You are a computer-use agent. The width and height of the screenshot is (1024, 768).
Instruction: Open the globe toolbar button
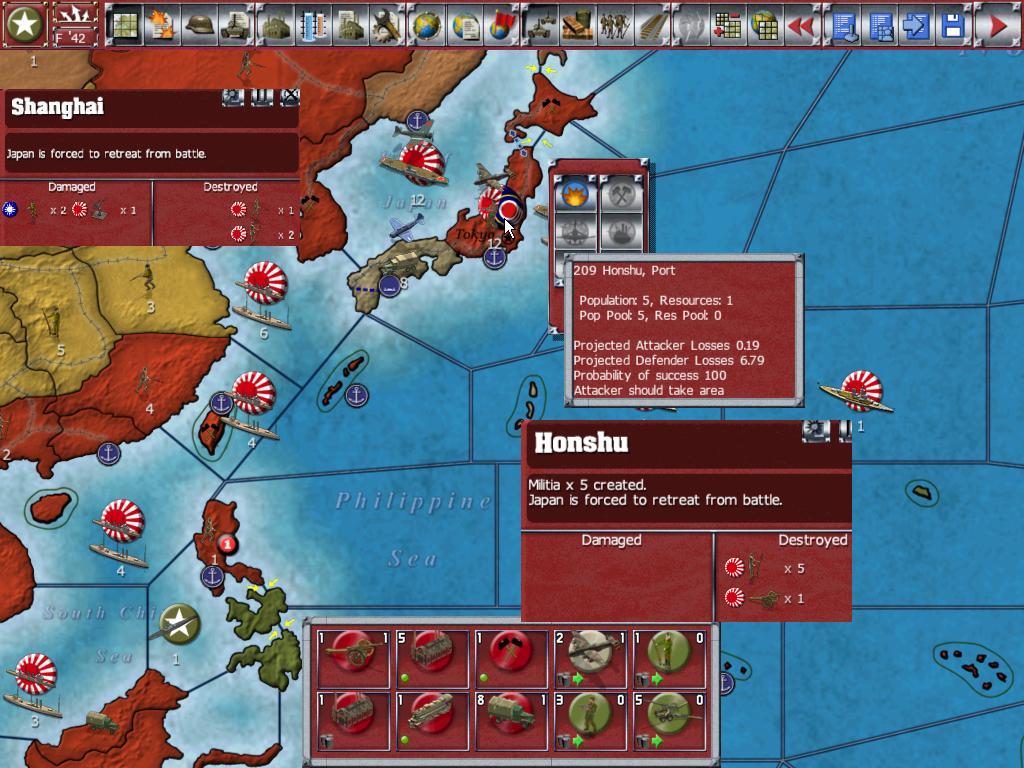[x=427, y=25]
